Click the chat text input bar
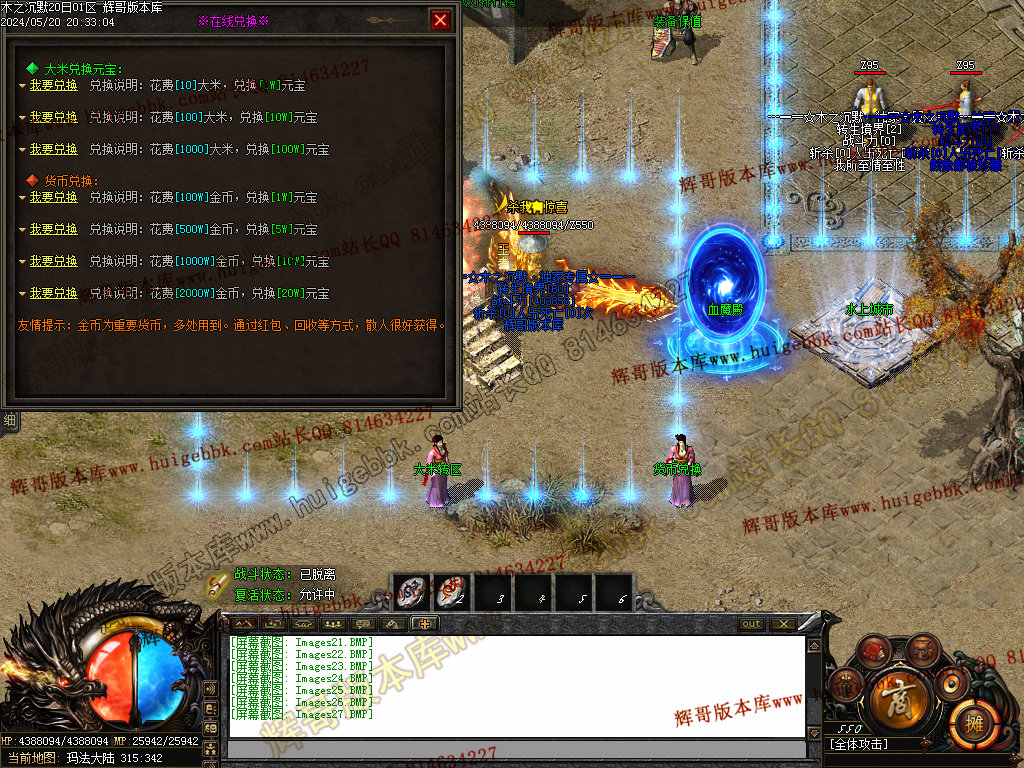 [x=516, y=749]
